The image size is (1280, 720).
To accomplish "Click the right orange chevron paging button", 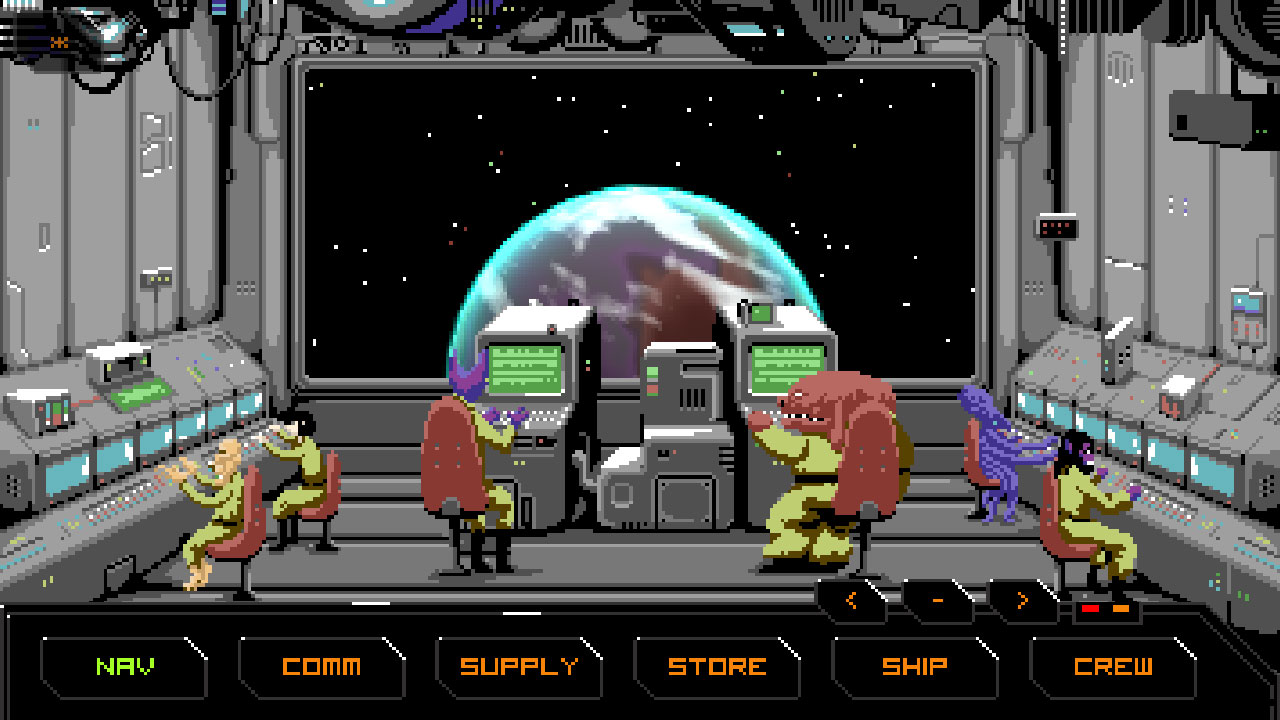I will tap(1022, 599).
